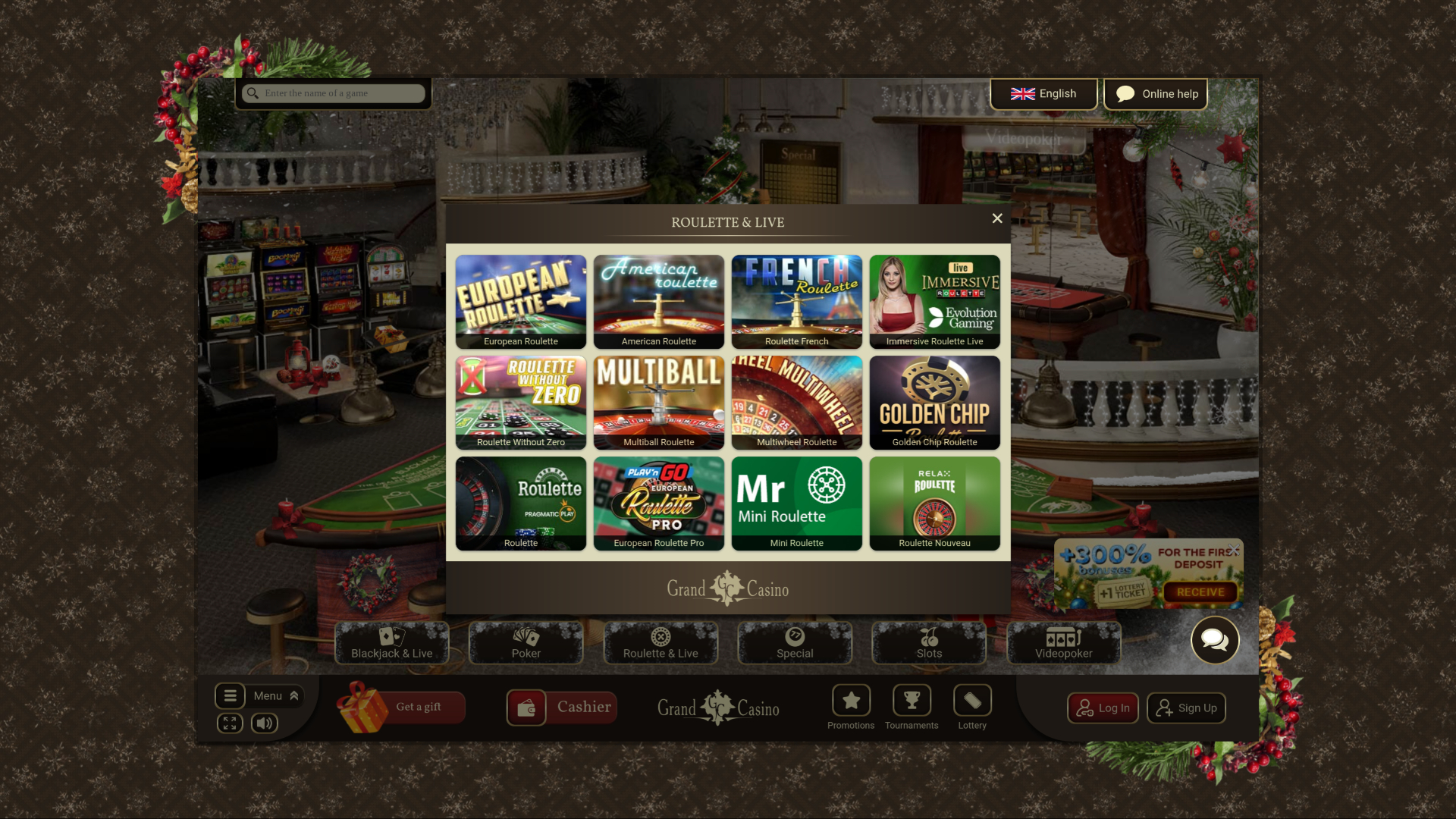
Task: Collapse the Menu with the up chevron
Action: (293, 695)
